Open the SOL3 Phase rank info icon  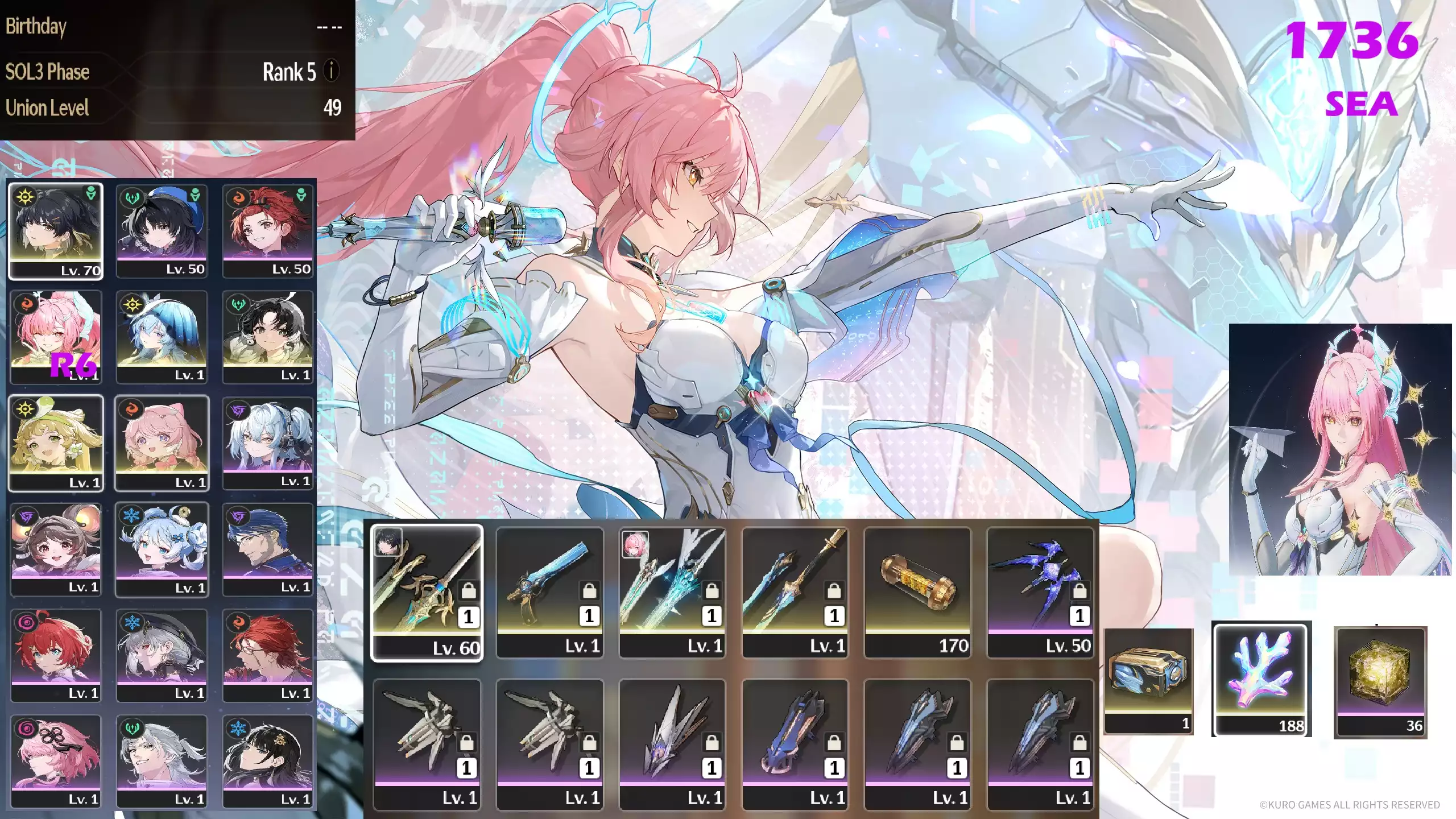coord(332,71)
